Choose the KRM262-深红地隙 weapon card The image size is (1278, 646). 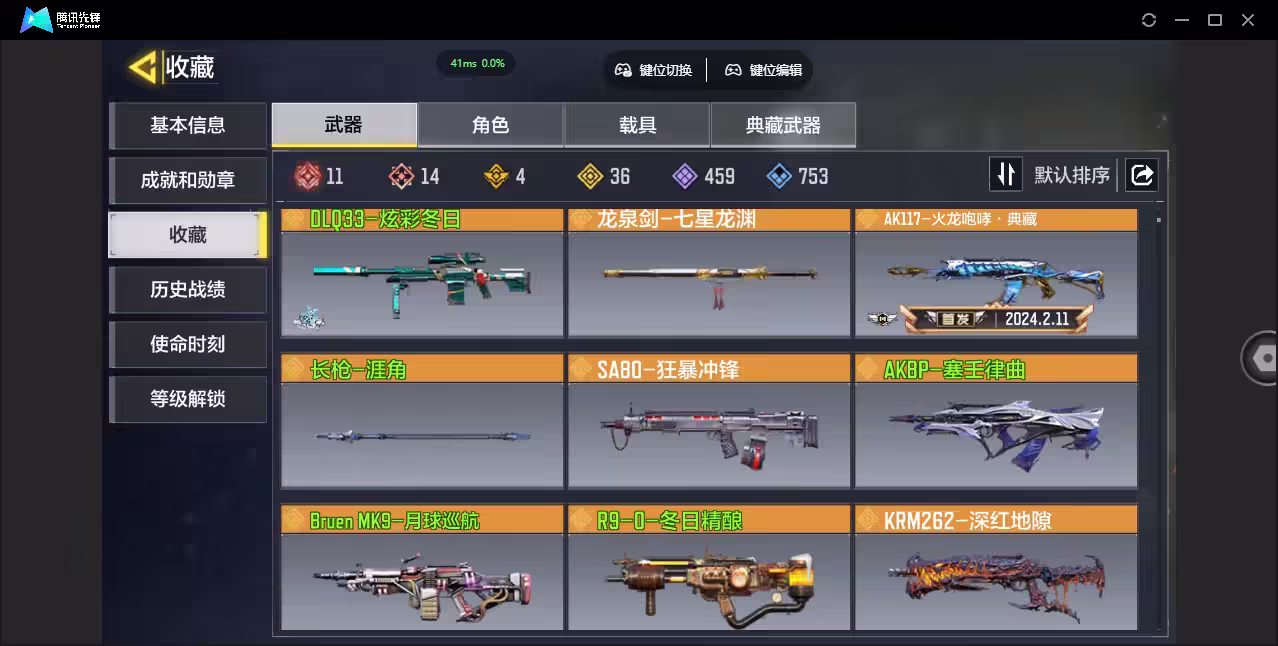996,570
